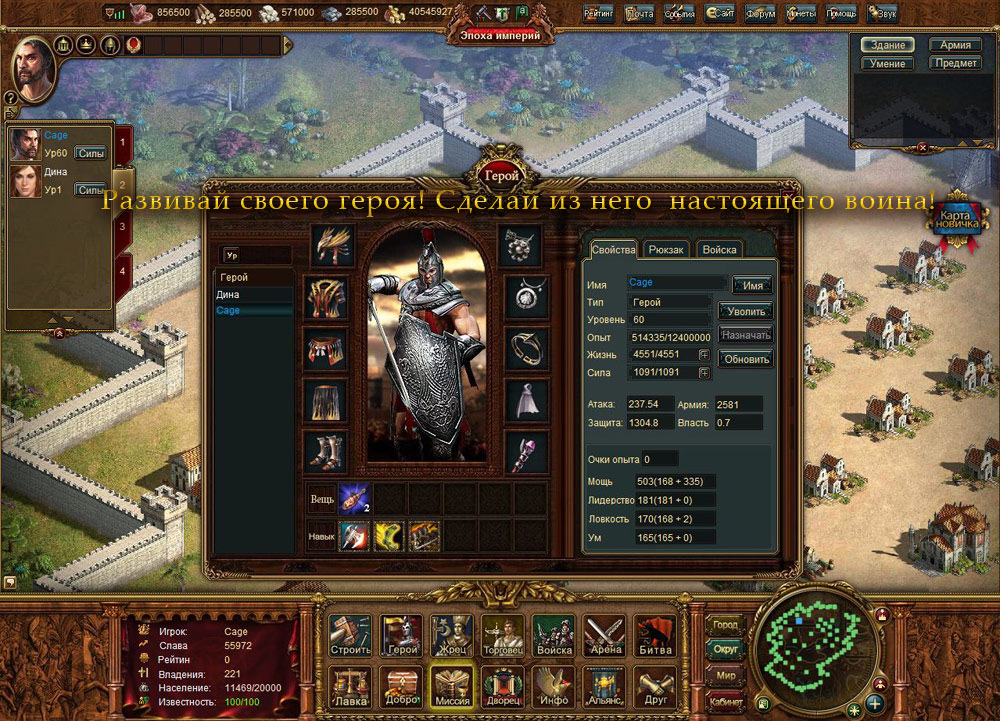Select the cape equipment slot
1000x721 pixels.
point(526,399)
